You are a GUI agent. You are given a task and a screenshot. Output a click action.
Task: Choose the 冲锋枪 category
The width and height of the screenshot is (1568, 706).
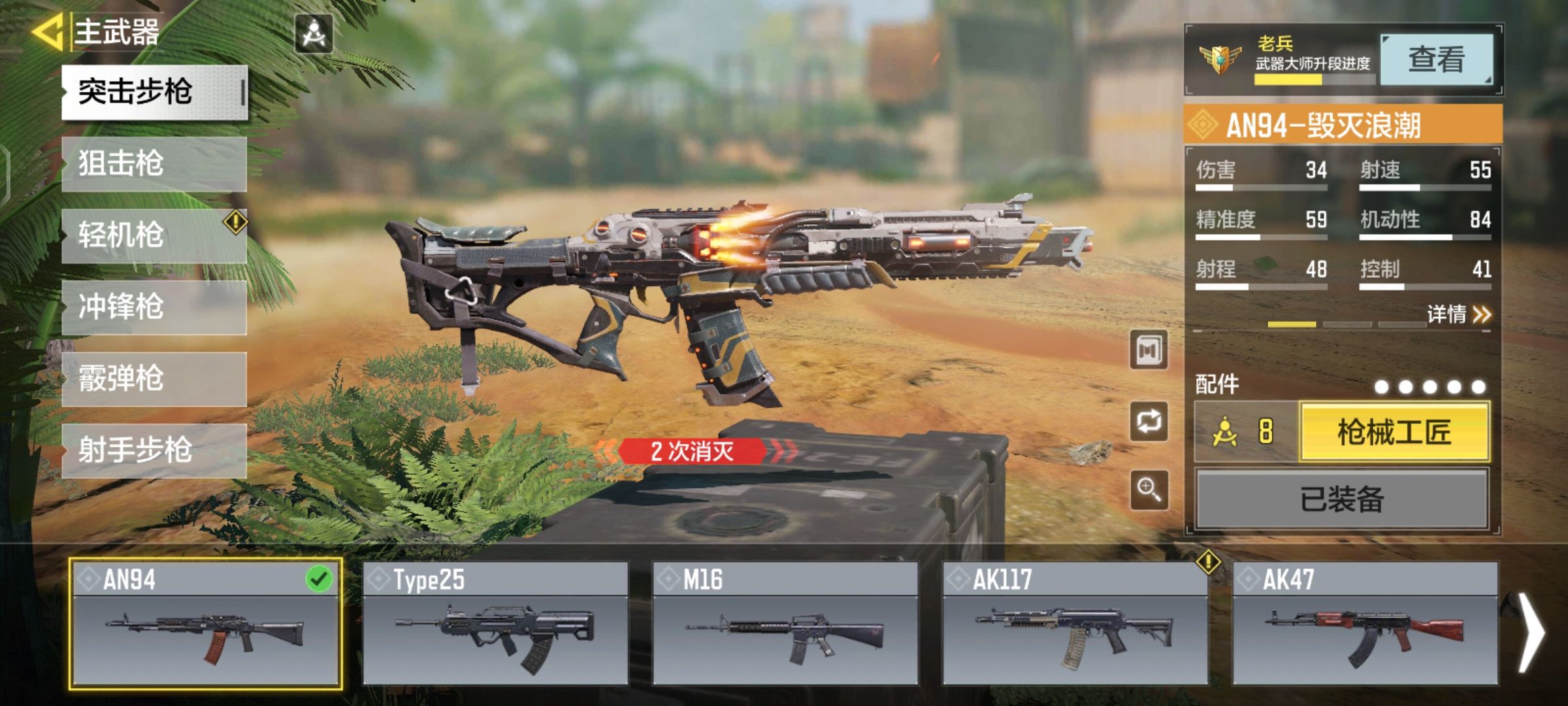click(154, 307)
